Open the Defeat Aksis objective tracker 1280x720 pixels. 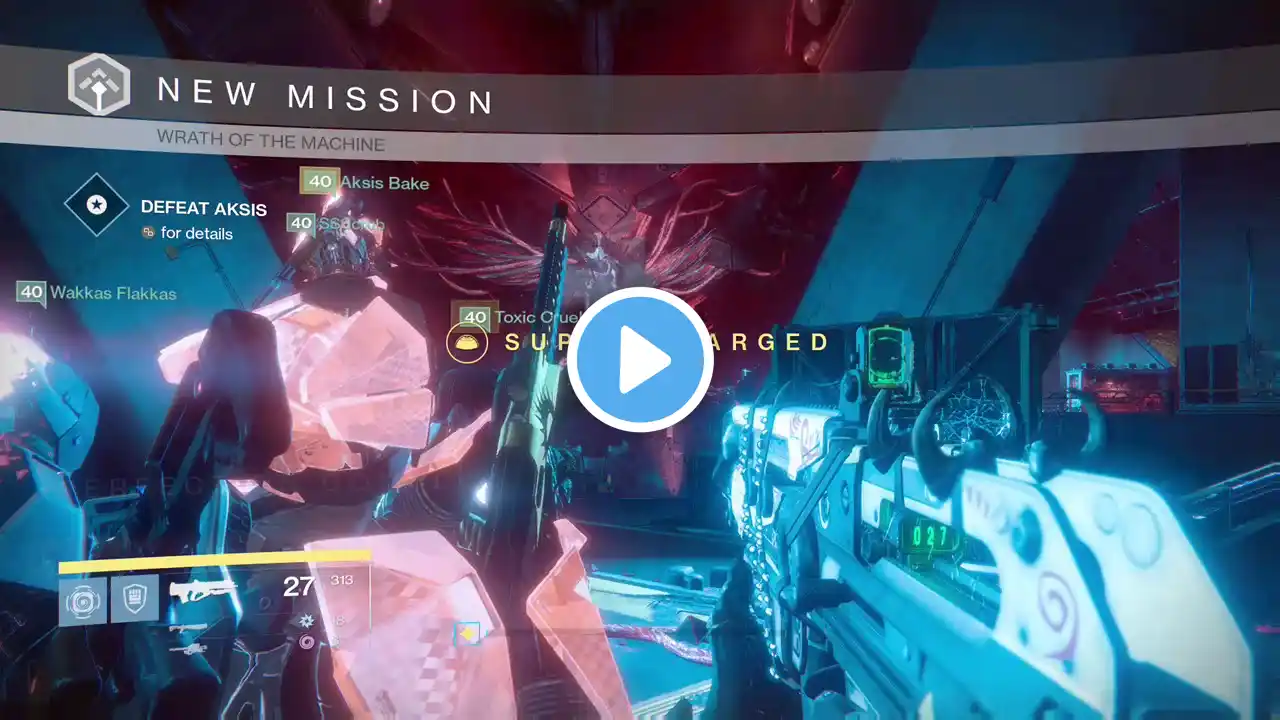pyautogui.click(x=97, y=206)
